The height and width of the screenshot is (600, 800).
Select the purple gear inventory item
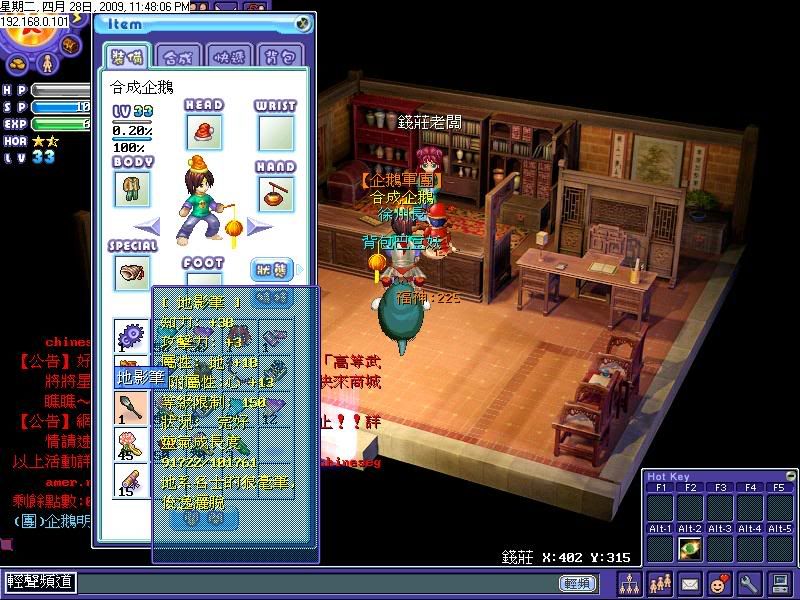pos(131,335)
